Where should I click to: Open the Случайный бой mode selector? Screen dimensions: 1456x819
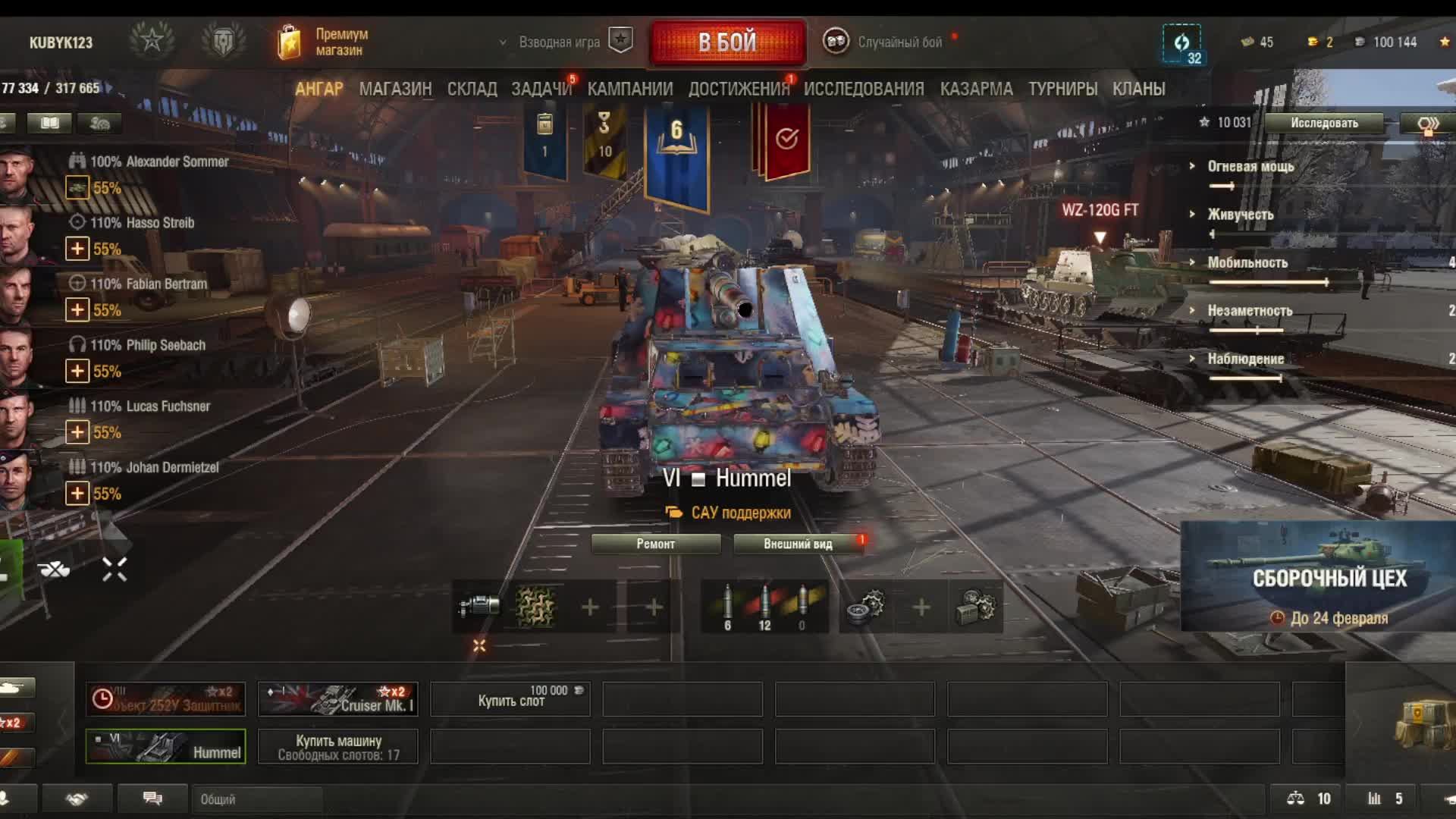887,42
